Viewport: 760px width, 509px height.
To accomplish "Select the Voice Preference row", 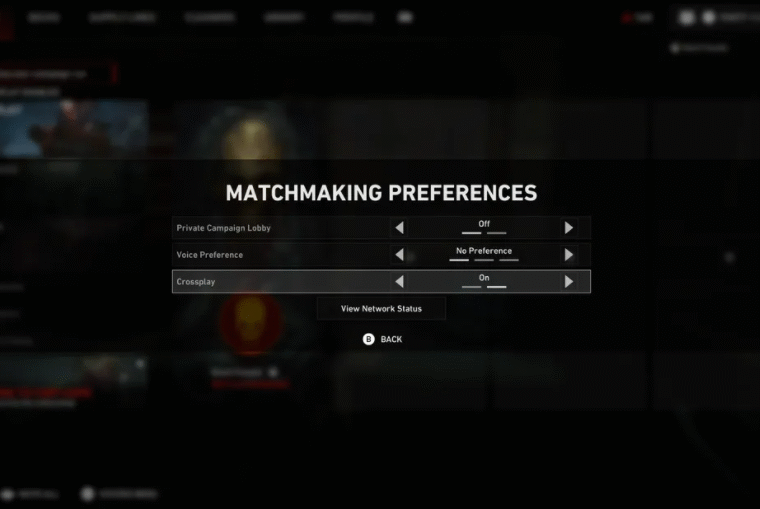I will (280, 255).
